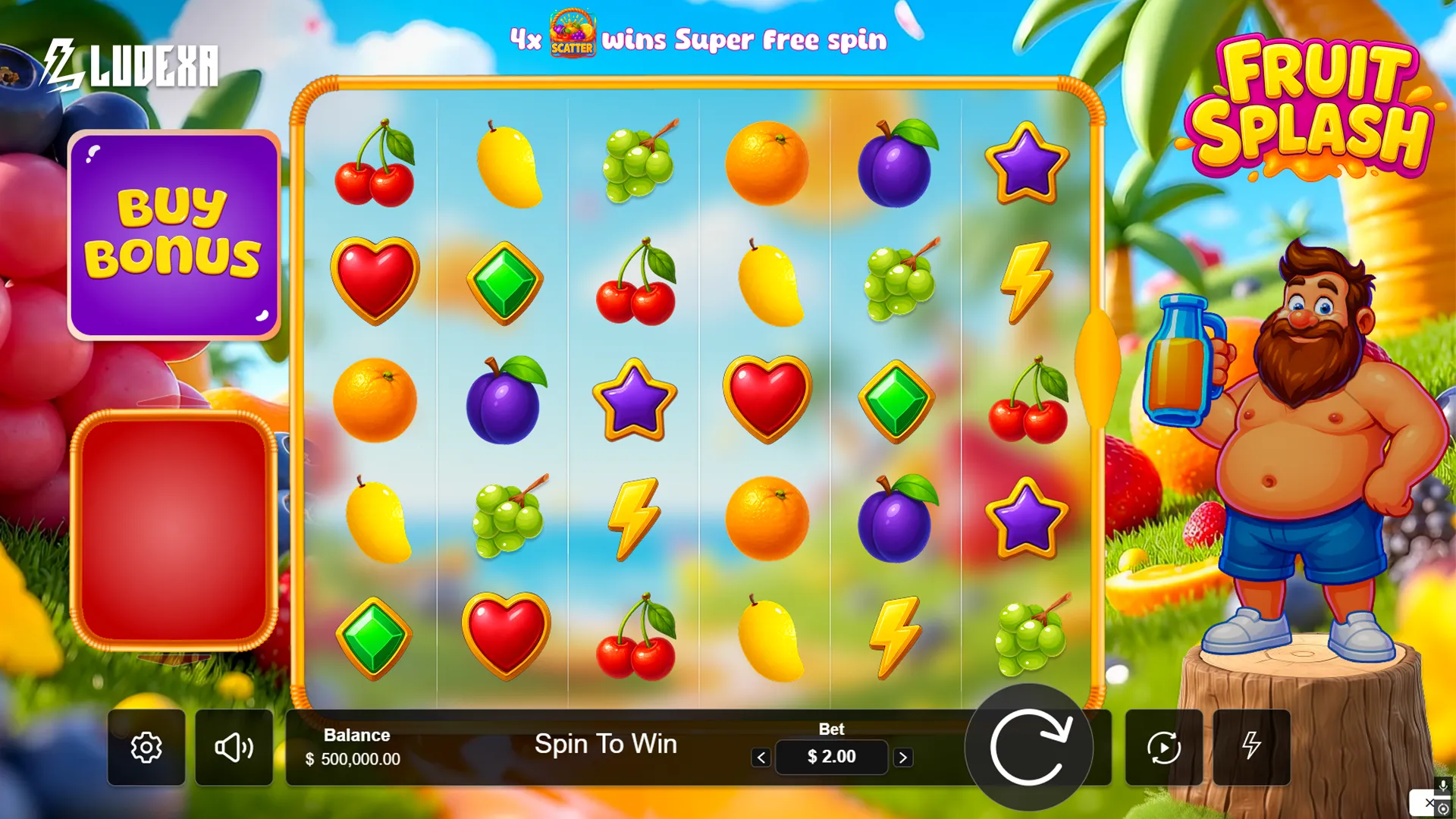This screenshot has height=819, width=1456.
Task: Open the game settings gear icon
Action: (x=146, y=747)
